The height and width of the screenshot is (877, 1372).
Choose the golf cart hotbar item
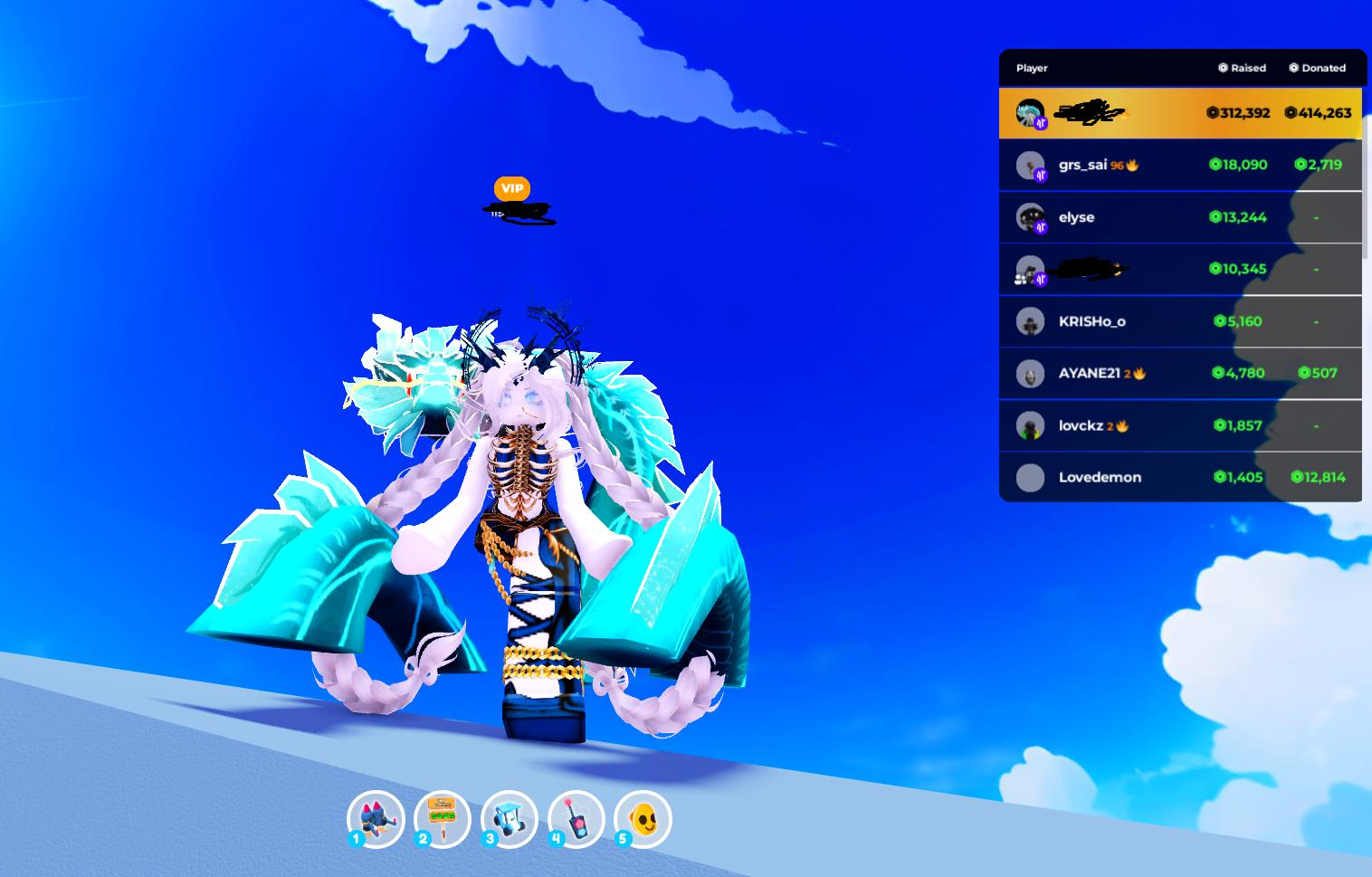(510, 819)
